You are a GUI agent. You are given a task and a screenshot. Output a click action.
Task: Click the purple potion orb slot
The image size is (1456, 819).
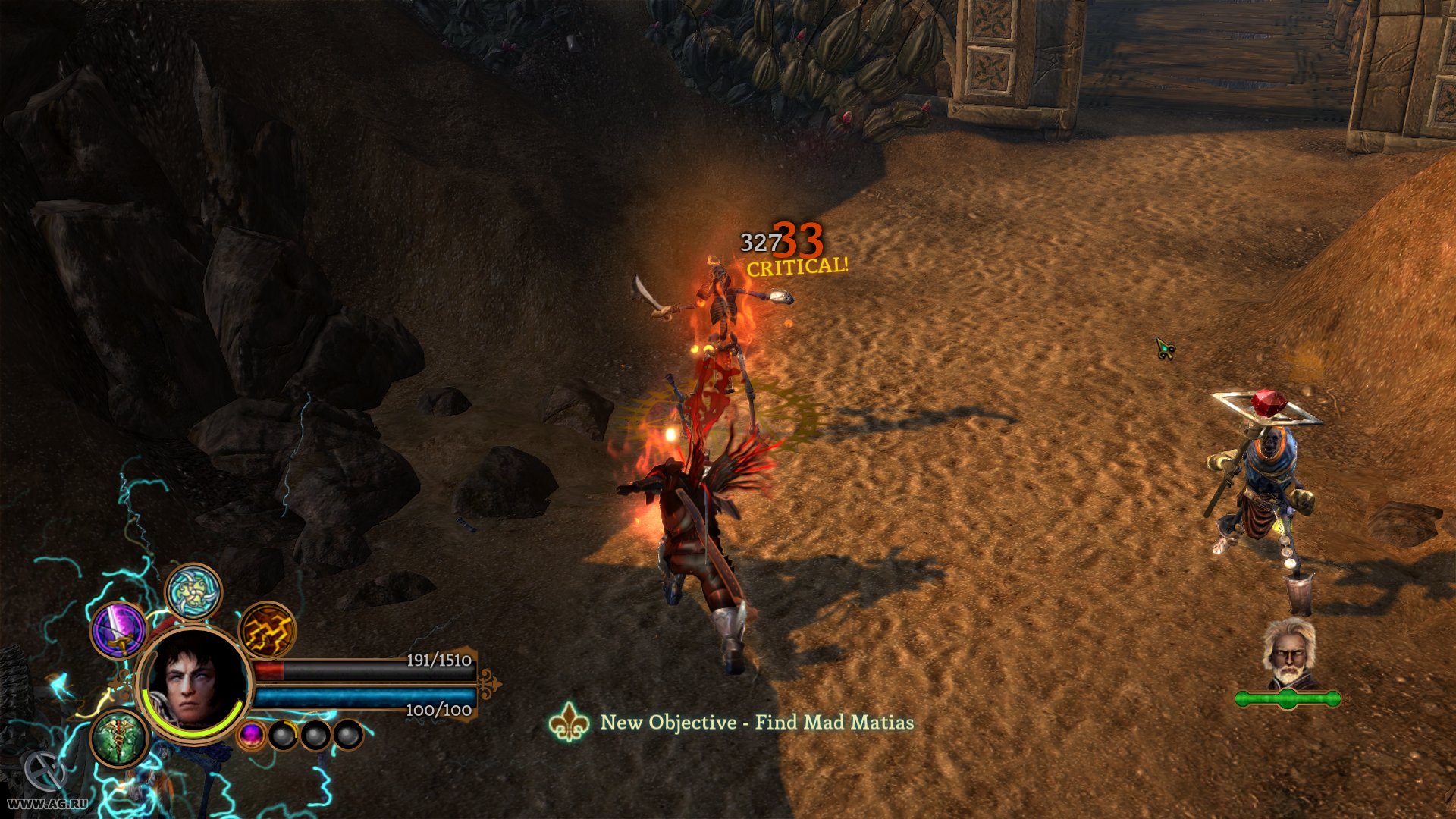253,736
